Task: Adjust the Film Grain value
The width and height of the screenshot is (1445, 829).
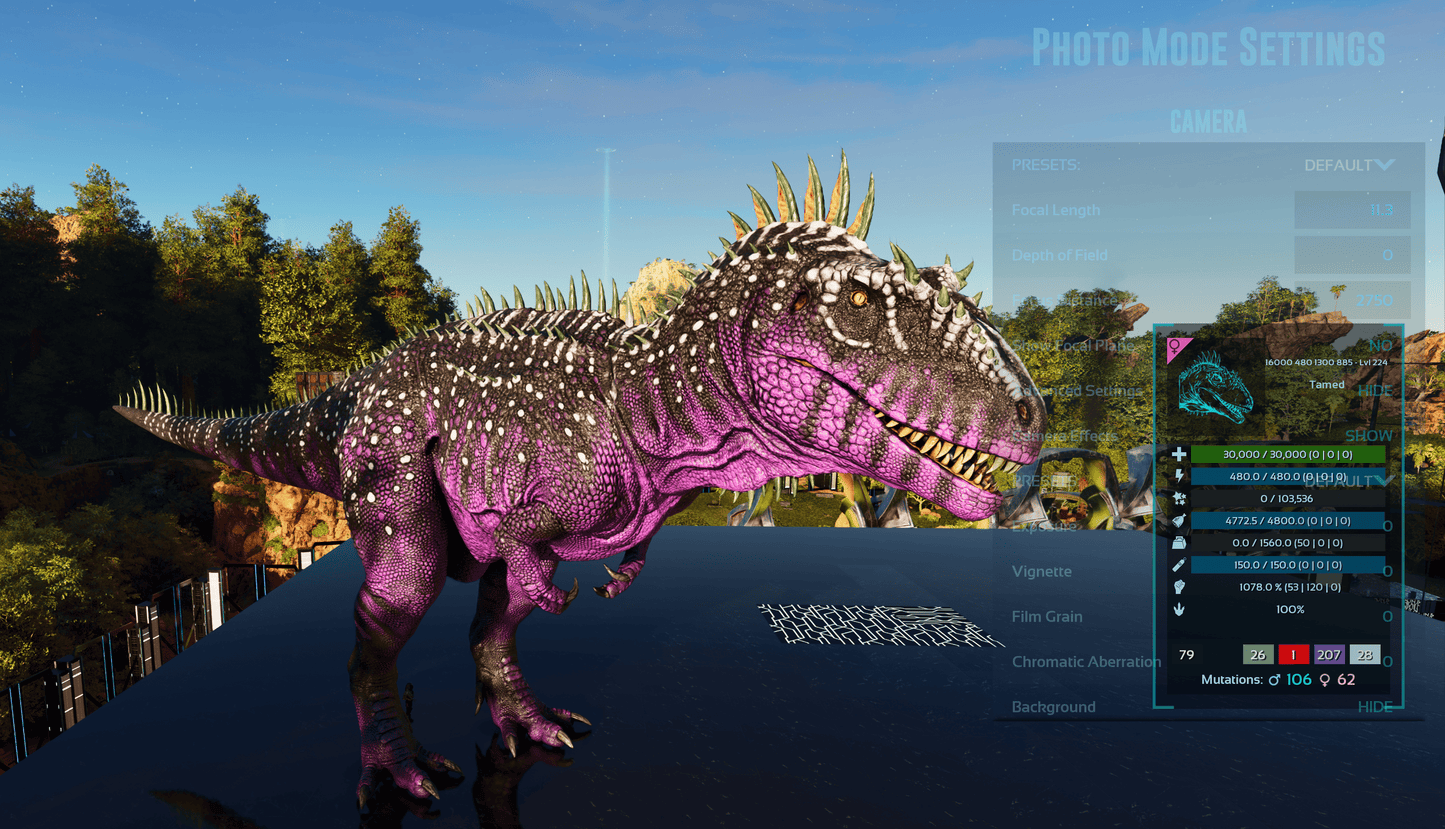Action: [x=1387, y=616]
